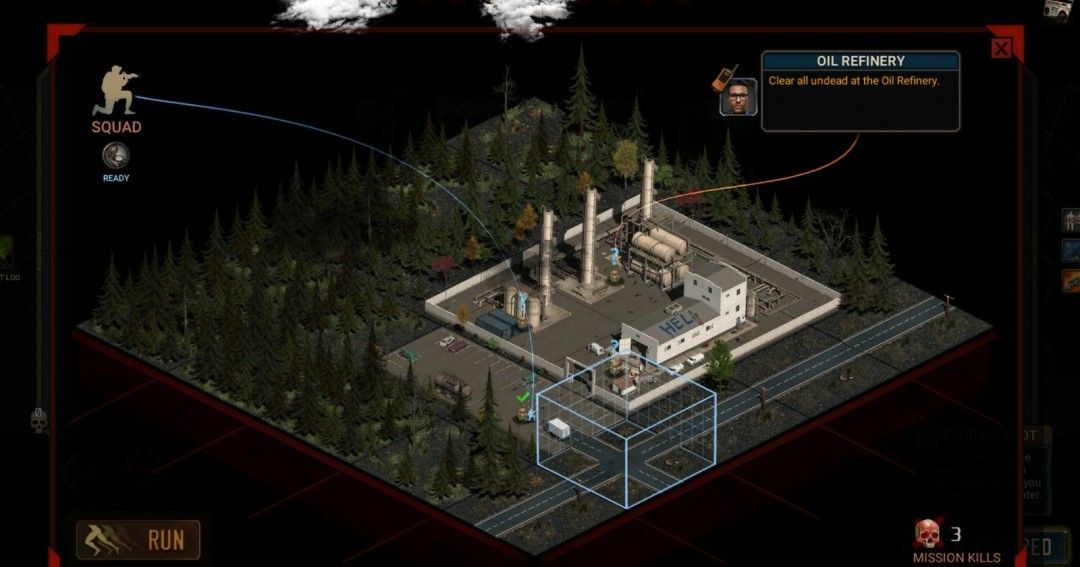The height and width of the screenshot is (567, 1080).
Task: Hit the RUN button
Action: [x=138, y=540]
